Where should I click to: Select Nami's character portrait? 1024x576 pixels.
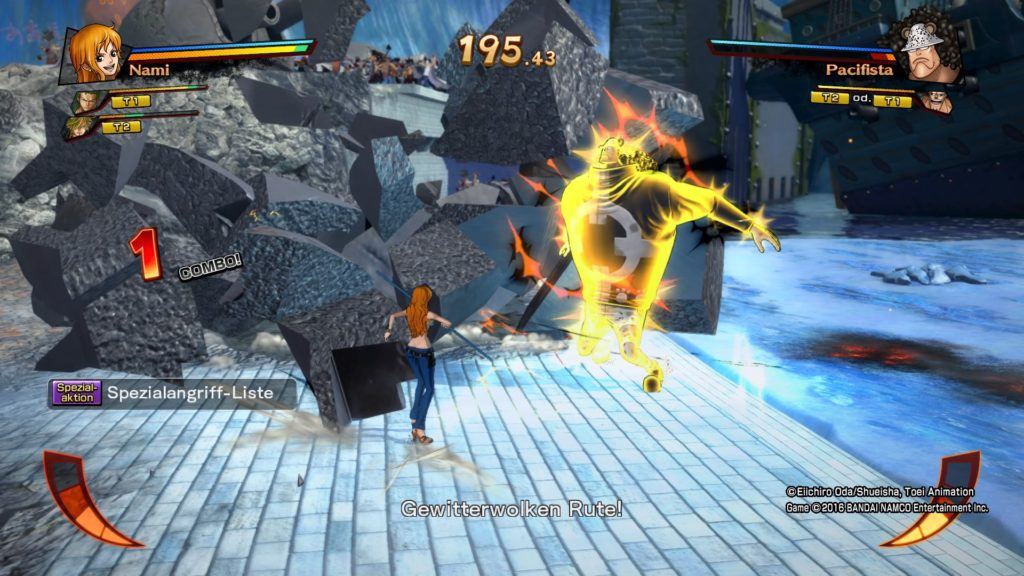click(94, 53)
